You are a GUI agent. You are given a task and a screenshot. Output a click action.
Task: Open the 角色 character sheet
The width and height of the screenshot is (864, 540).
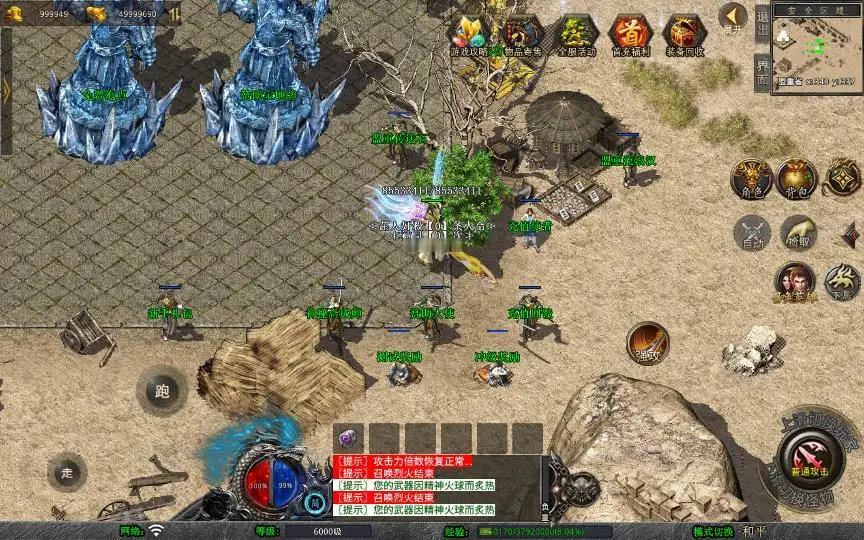tap(750, 178)
